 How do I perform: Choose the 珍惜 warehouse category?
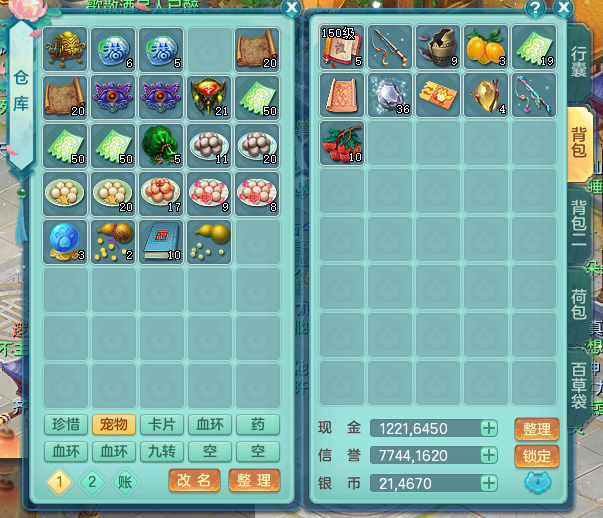coord(65,425)
